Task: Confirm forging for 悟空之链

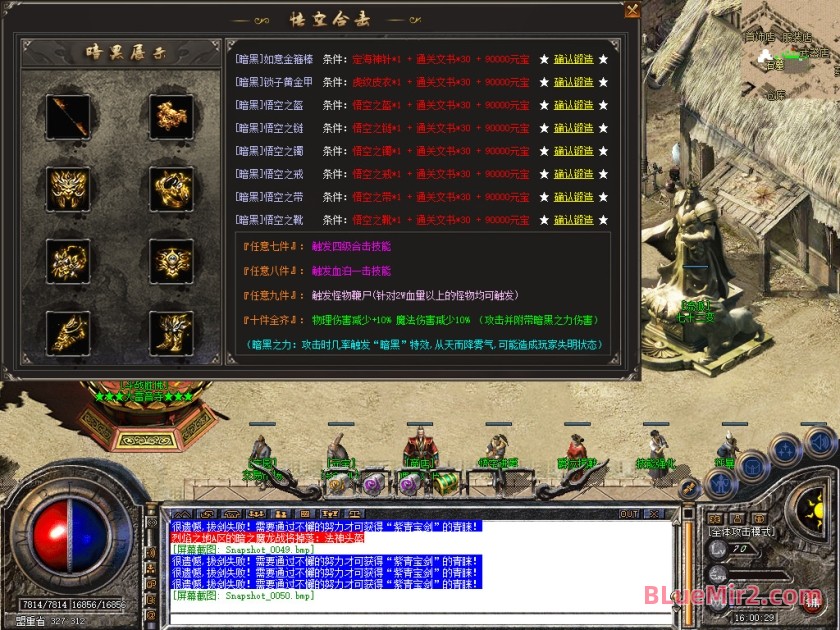Action: click(574, 127)
